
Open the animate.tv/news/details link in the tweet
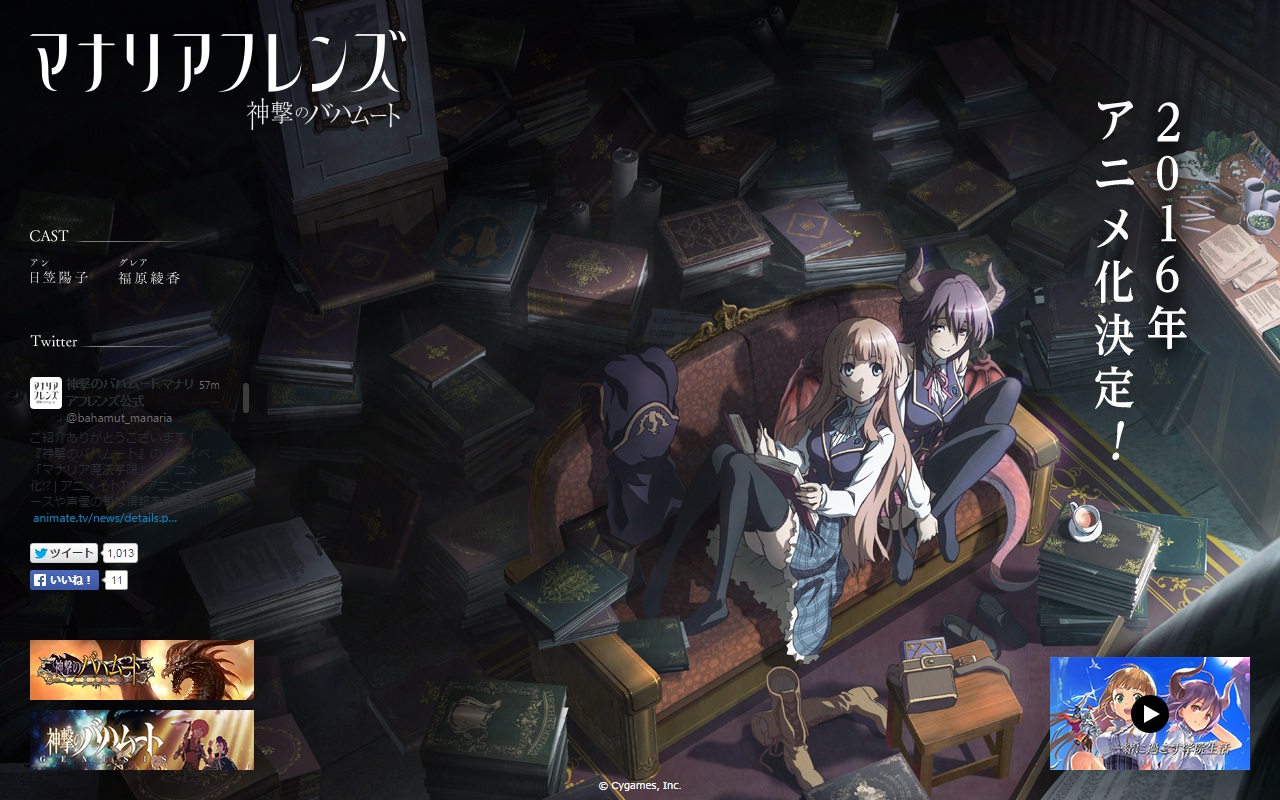105,518
